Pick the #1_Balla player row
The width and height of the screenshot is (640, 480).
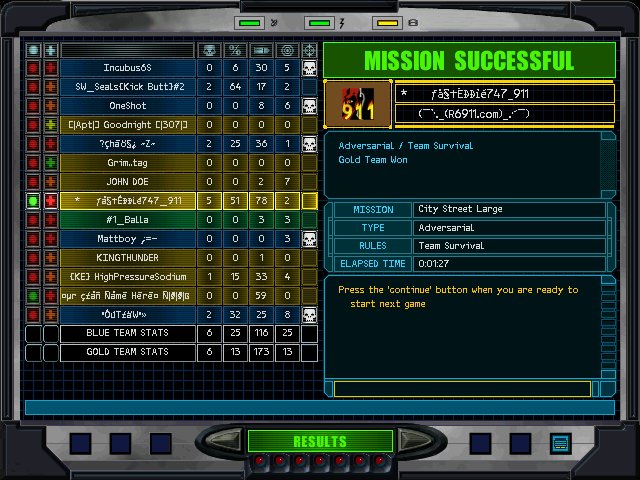click(x=127, y=220)
